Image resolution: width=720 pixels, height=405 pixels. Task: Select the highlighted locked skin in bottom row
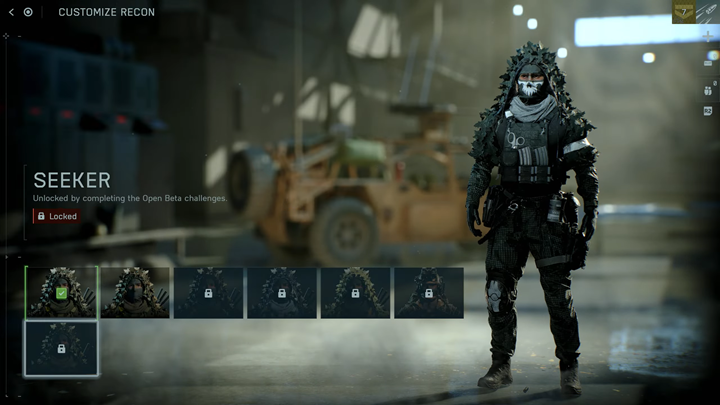(x=61, y=347)
